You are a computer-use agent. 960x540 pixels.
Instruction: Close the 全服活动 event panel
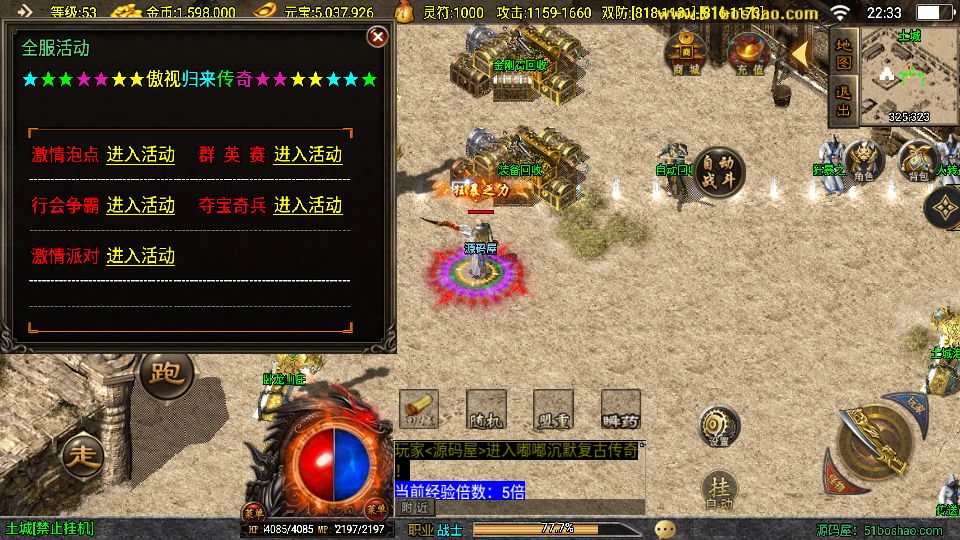pyautogui.click(x=377, y=37)
